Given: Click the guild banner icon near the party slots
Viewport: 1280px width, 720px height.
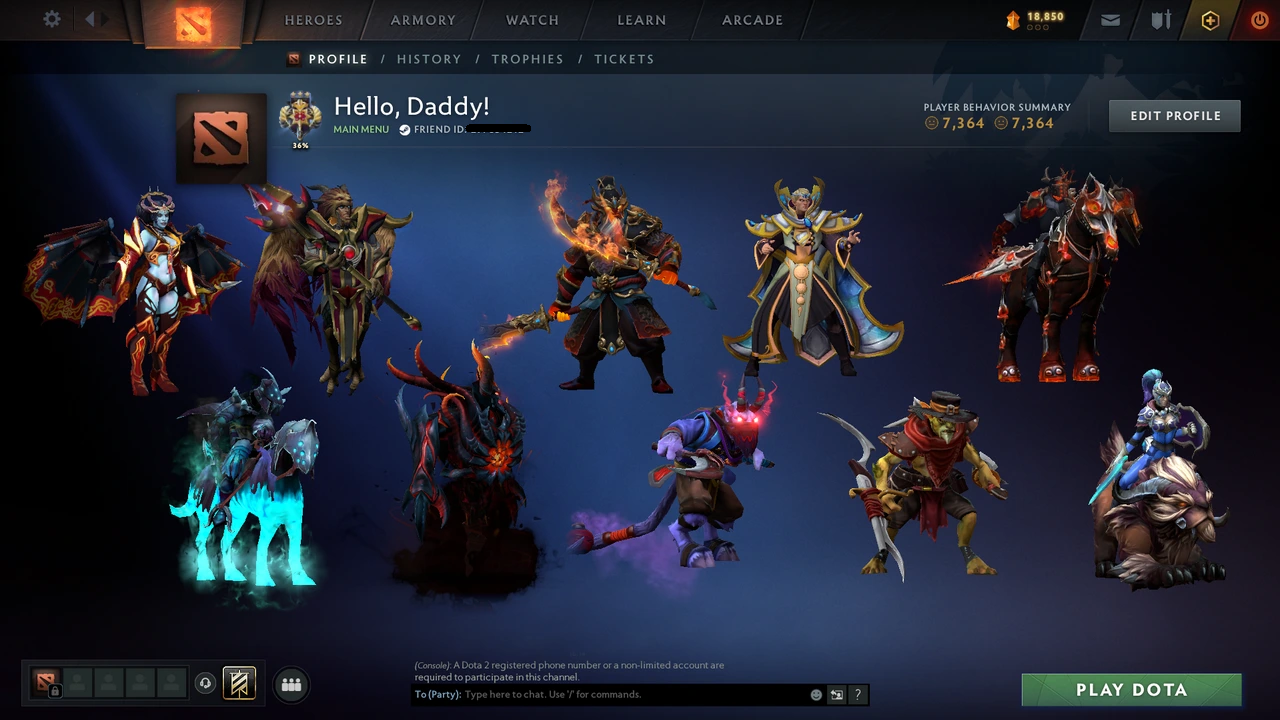Looking at the screenshot, I should pyautogui.click(x=237, y=684).
